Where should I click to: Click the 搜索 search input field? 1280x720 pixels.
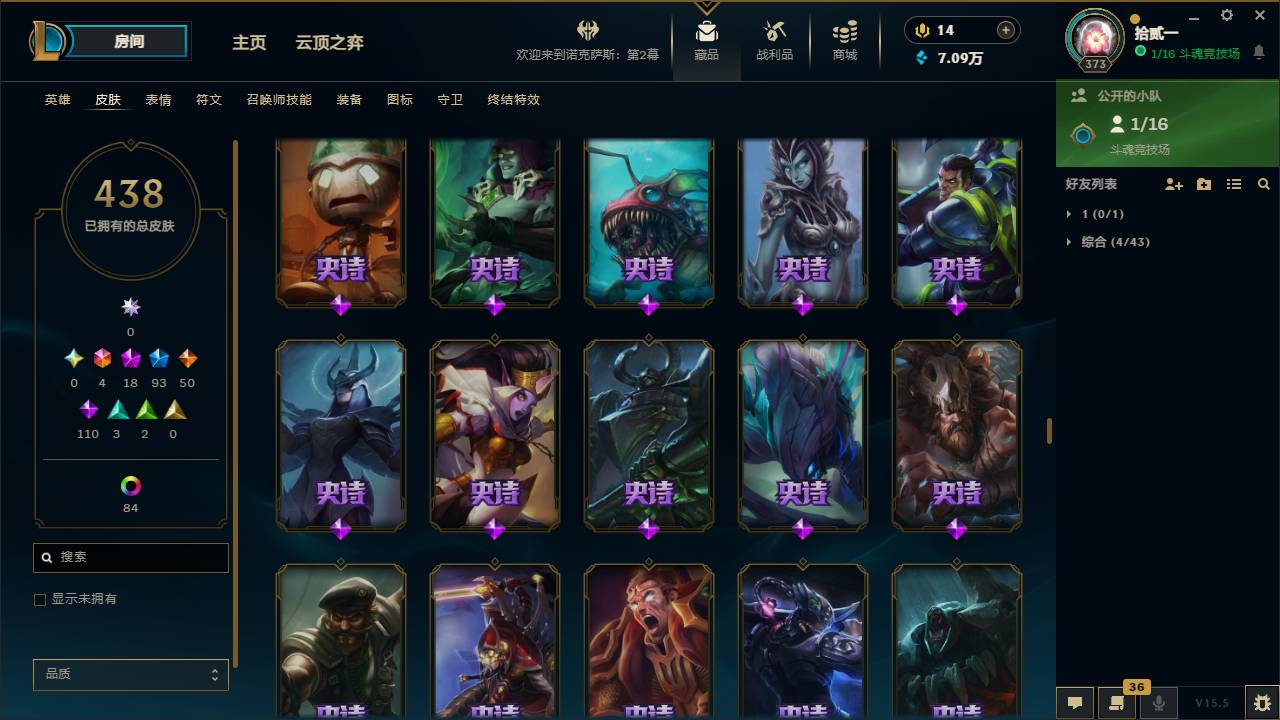(x=130, y=557)
